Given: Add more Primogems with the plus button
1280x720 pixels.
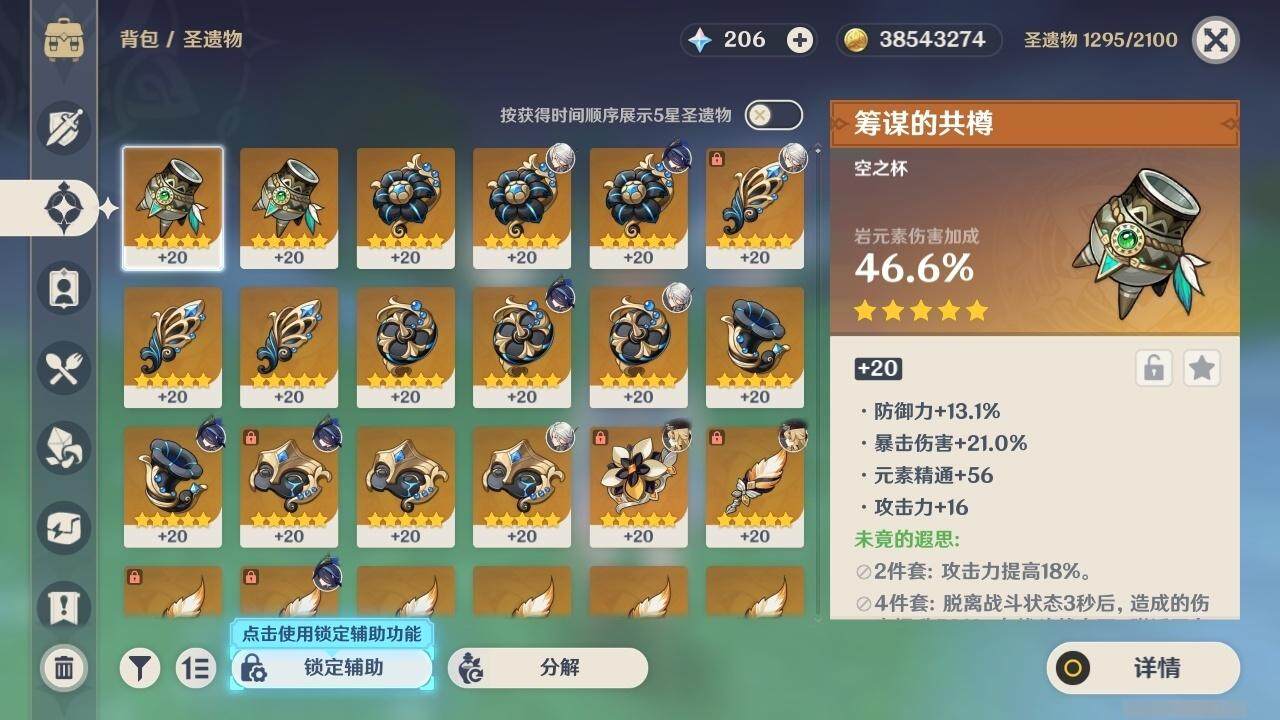Looking at the screenshot, I should point(800,40).
